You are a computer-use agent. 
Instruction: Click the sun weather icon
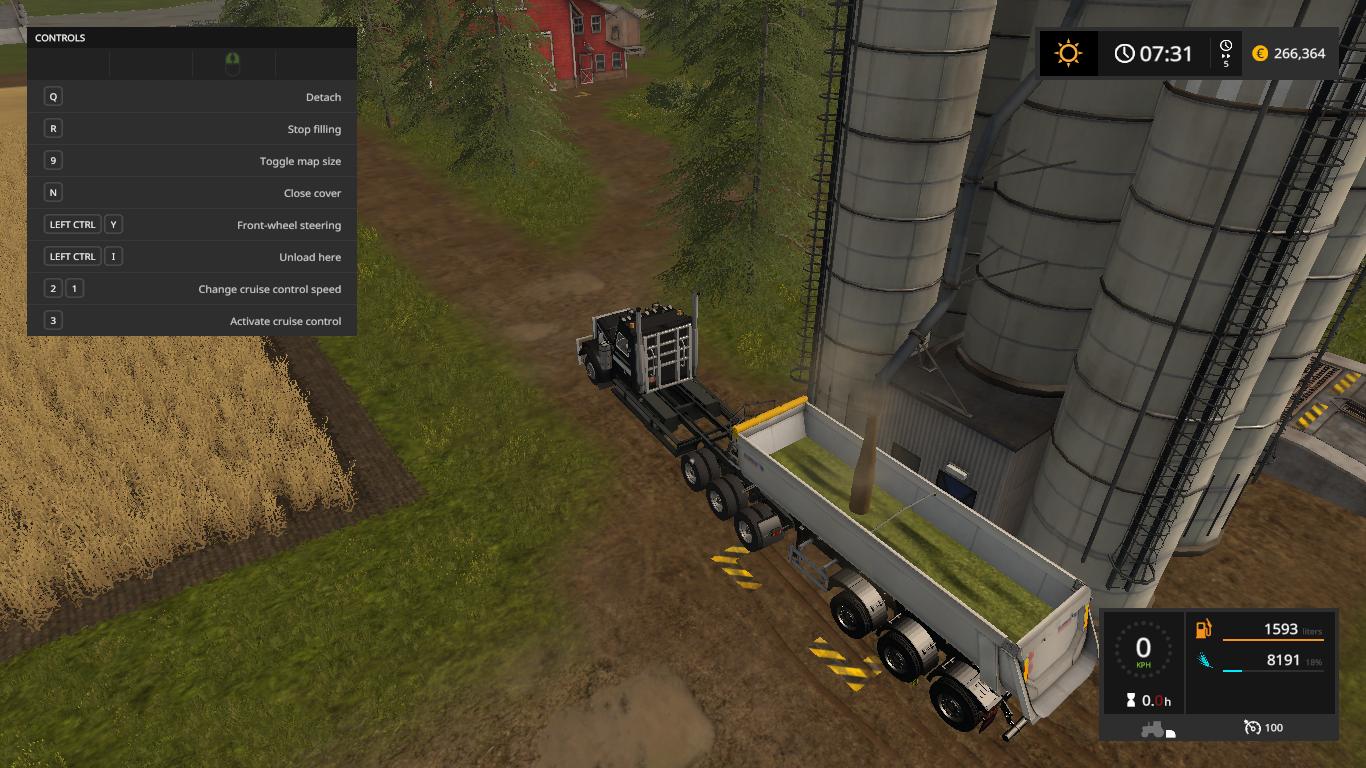1068,53
